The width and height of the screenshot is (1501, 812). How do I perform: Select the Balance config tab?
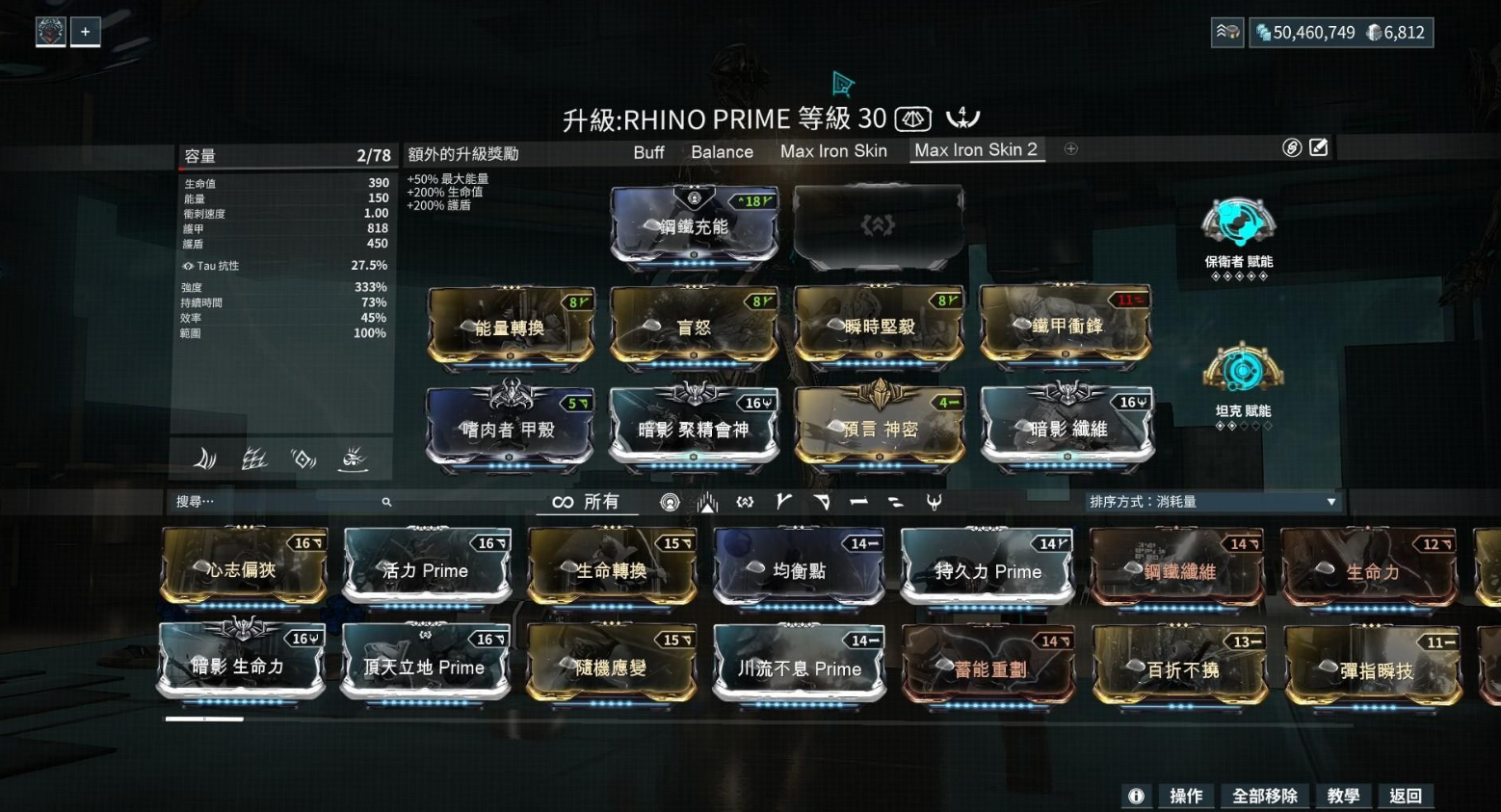[x=722, y=152]
